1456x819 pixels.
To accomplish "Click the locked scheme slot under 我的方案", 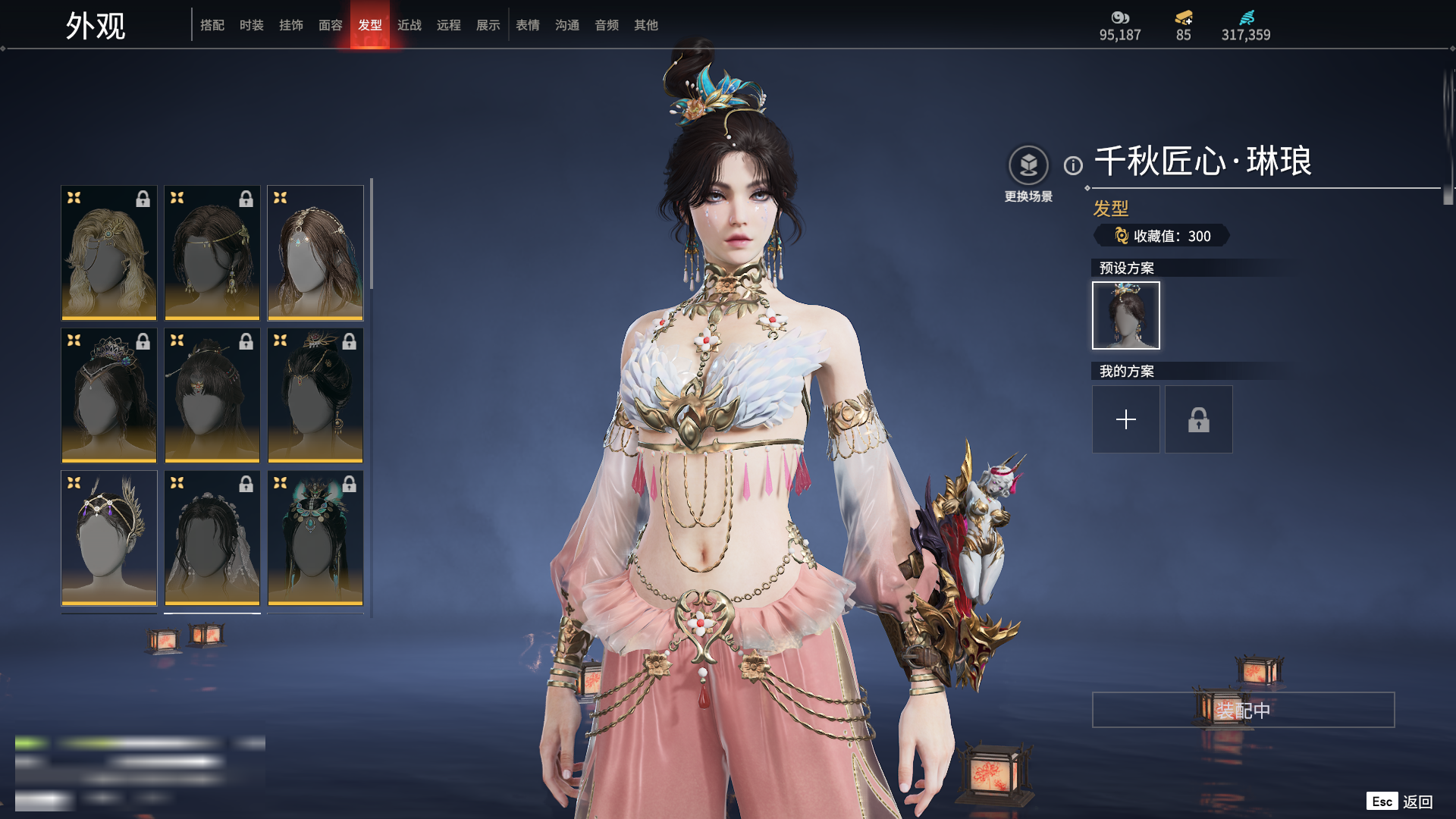I will pyautogui.click(x=1199, y=419).
